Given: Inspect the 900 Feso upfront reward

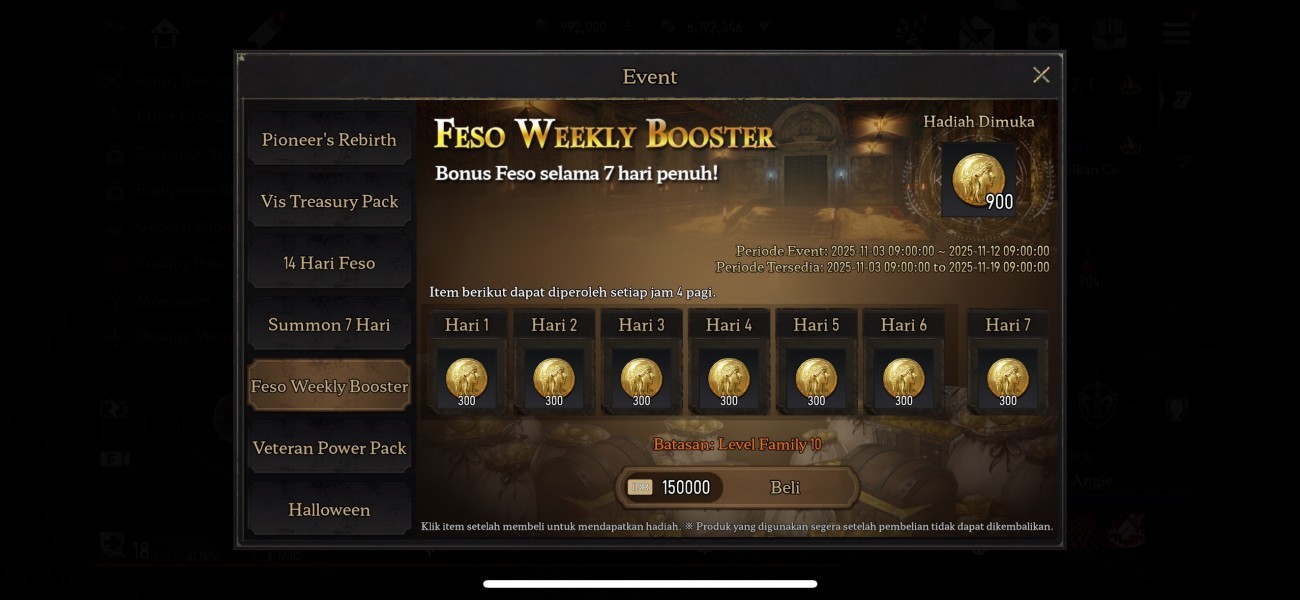Looking at the screenshot, I should [x=979, y=180].
